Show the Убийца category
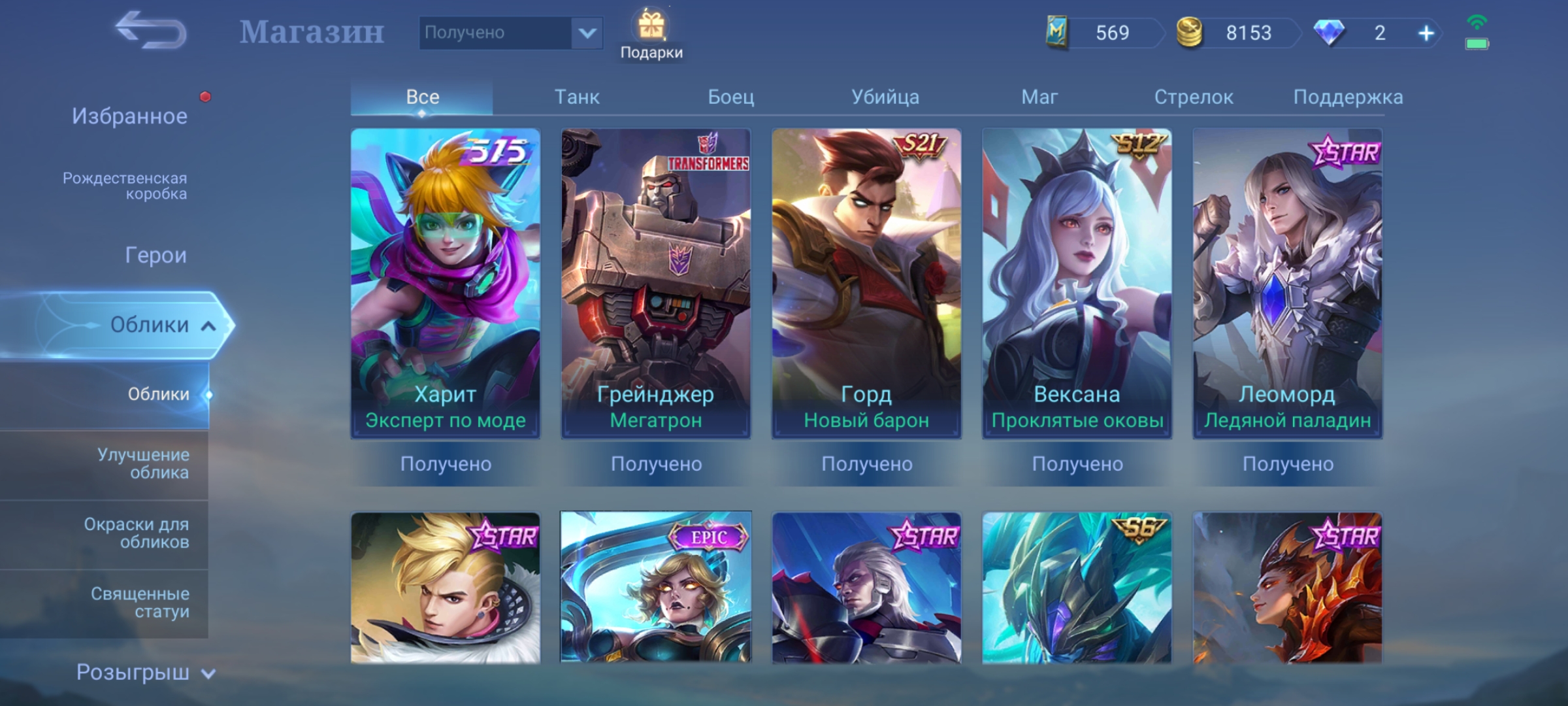This screenshot has width=1568, height=706. click(885, 97)
